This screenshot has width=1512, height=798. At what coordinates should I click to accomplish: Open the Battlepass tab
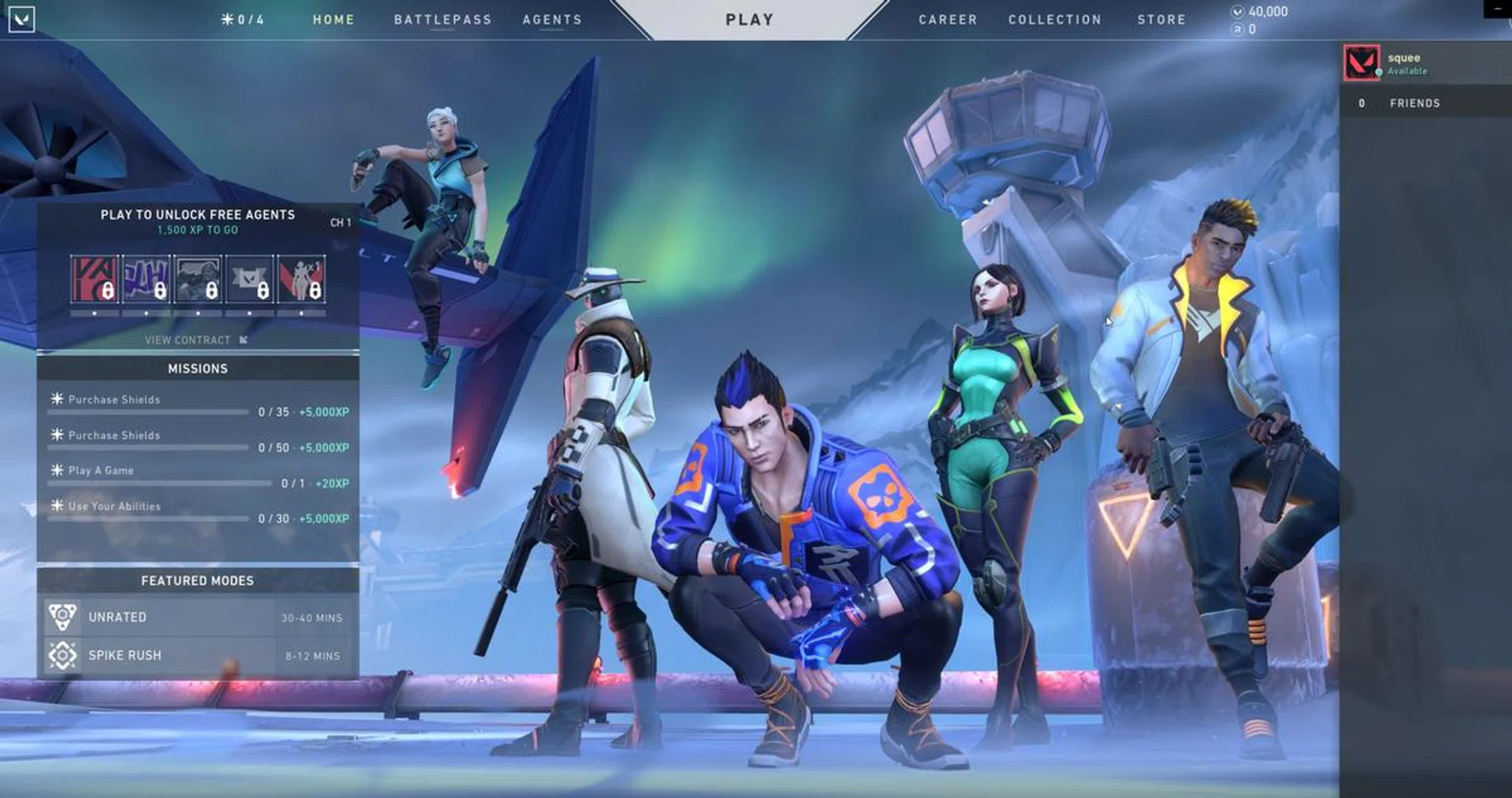[x=443, y=20]
